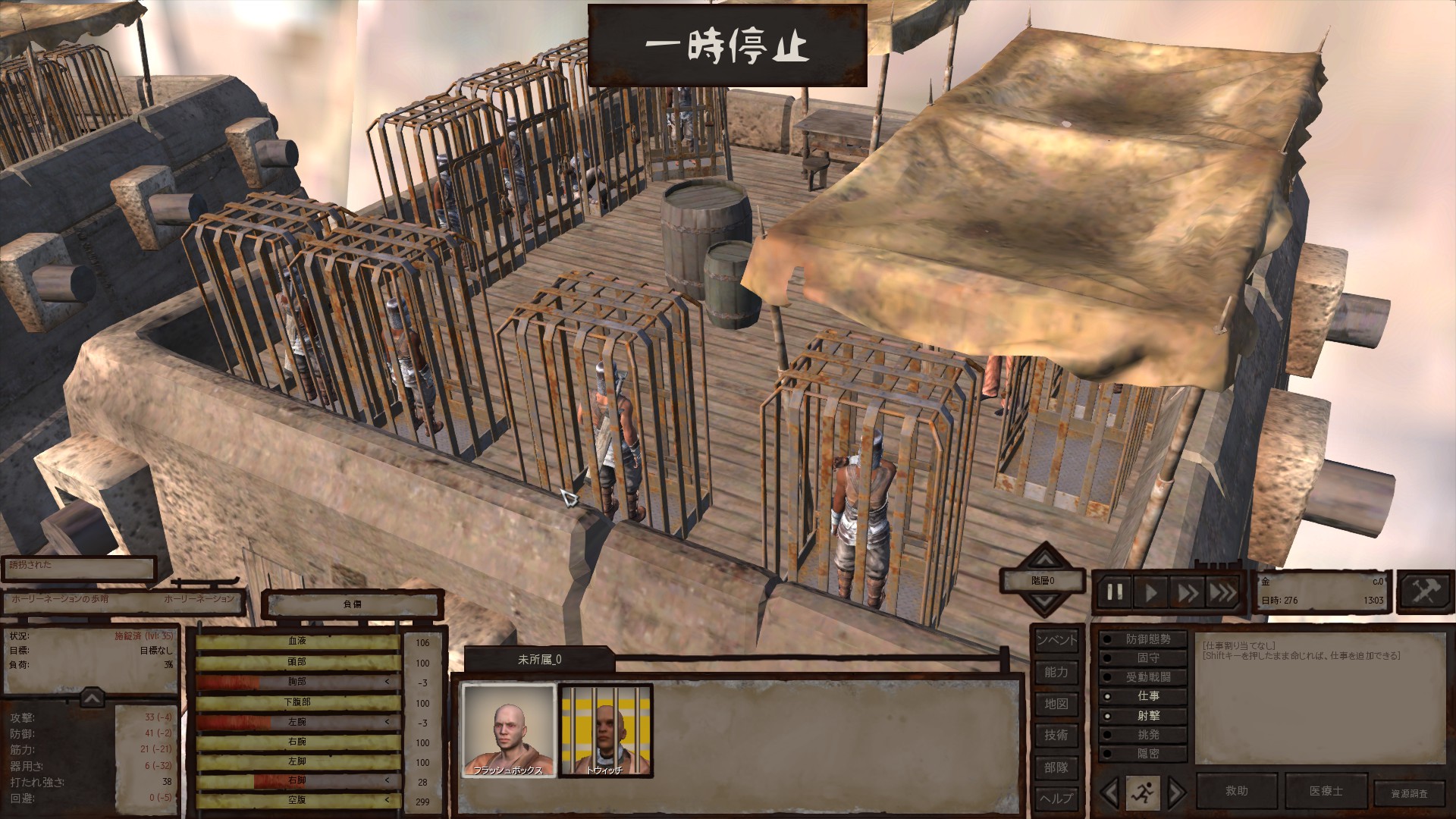Resume normal game speed with play button
Image resolution: width=1456 pixels, height=819 pixels.
tap(1151, 592)
